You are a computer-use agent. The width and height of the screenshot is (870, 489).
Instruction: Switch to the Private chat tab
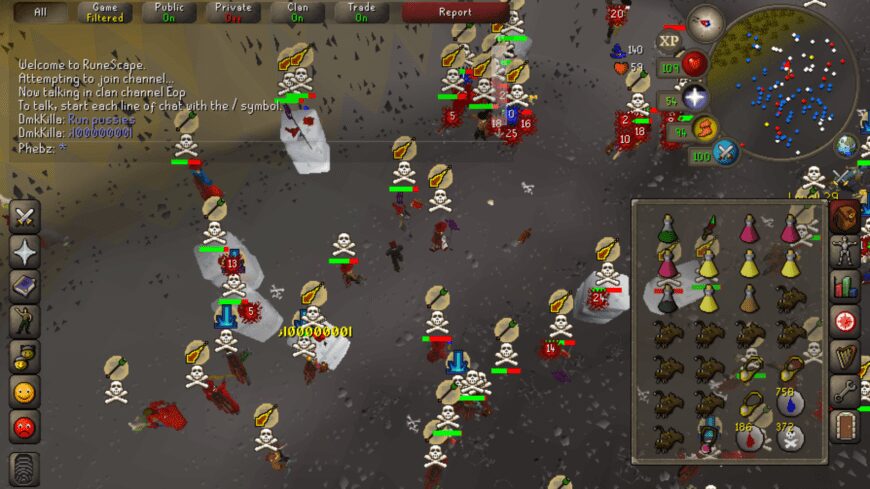232,13
